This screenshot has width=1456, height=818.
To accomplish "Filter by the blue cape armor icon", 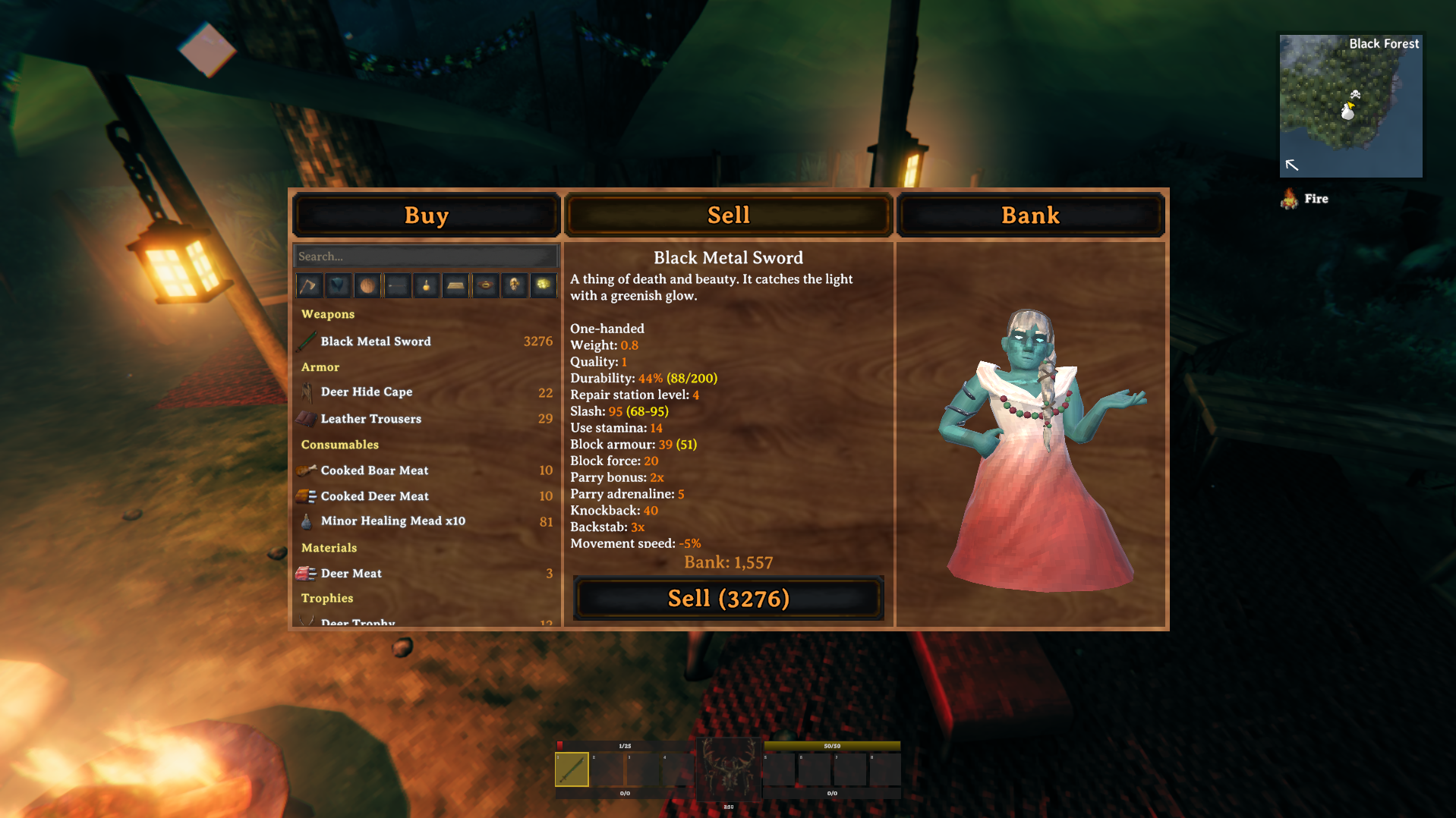I will point(338,285).
